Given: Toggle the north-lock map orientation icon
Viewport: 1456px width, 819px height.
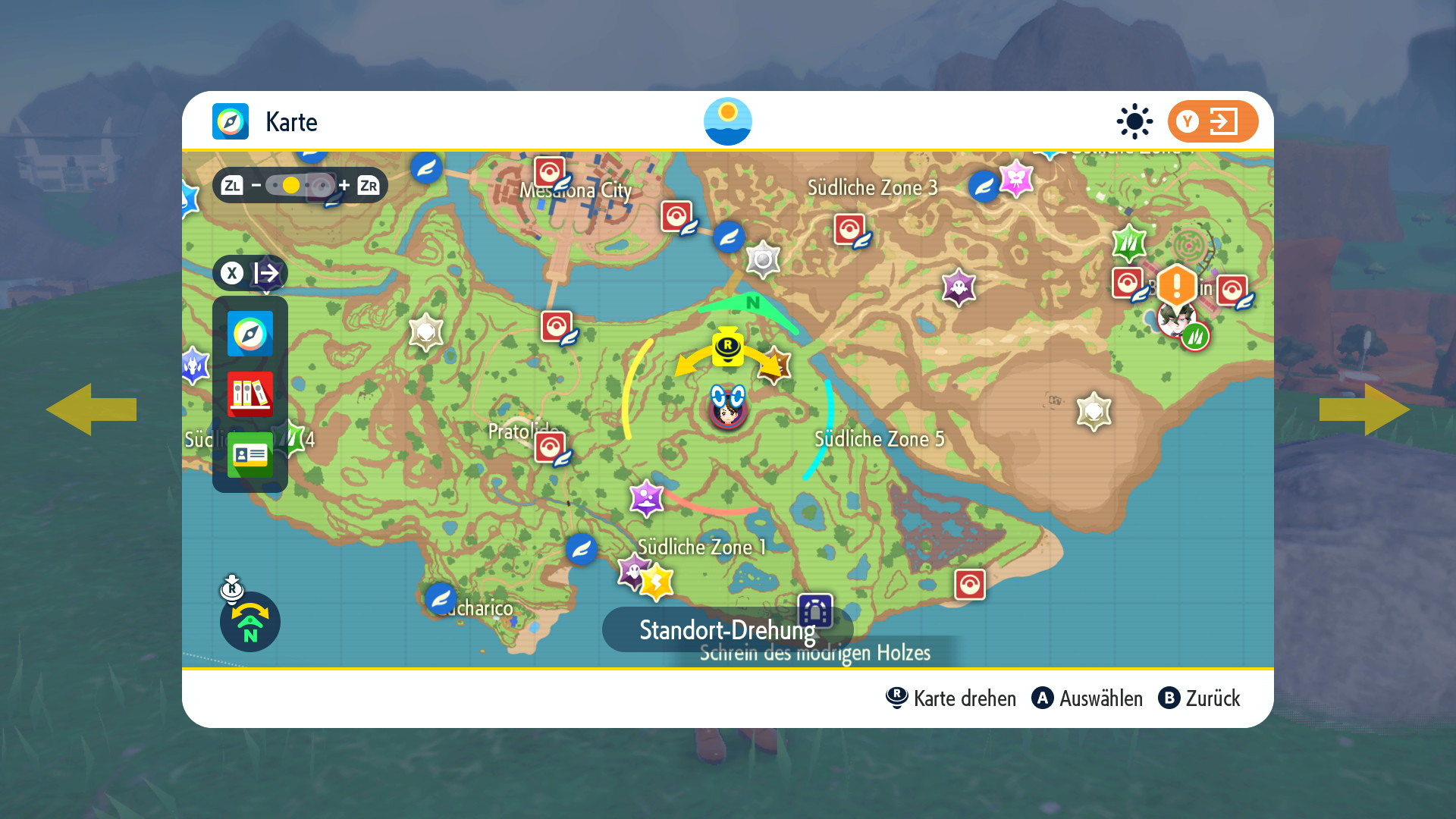Looking at the screenshot, I should coord(250,622).
